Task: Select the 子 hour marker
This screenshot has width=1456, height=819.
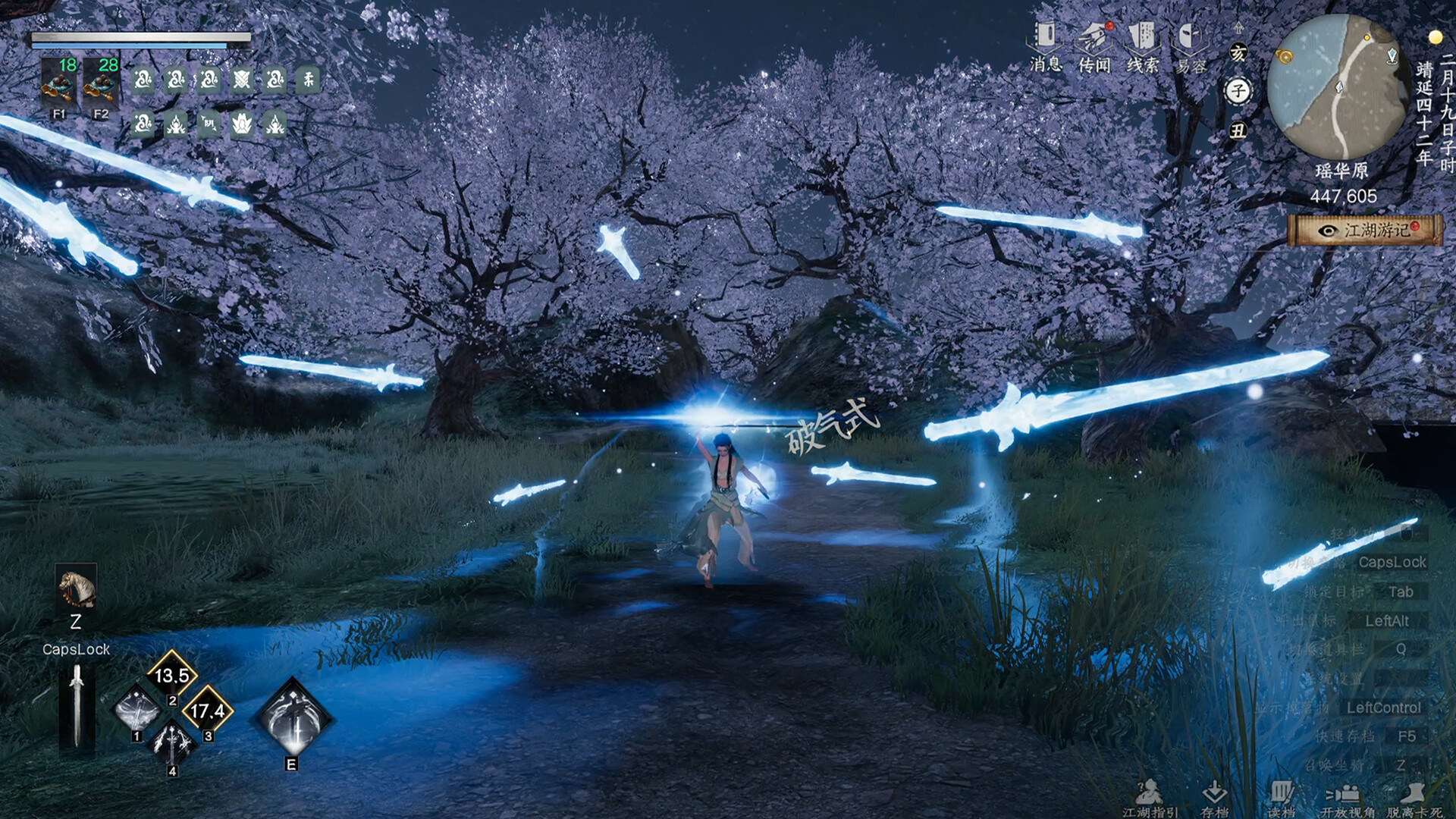Action: (1238, 92)
